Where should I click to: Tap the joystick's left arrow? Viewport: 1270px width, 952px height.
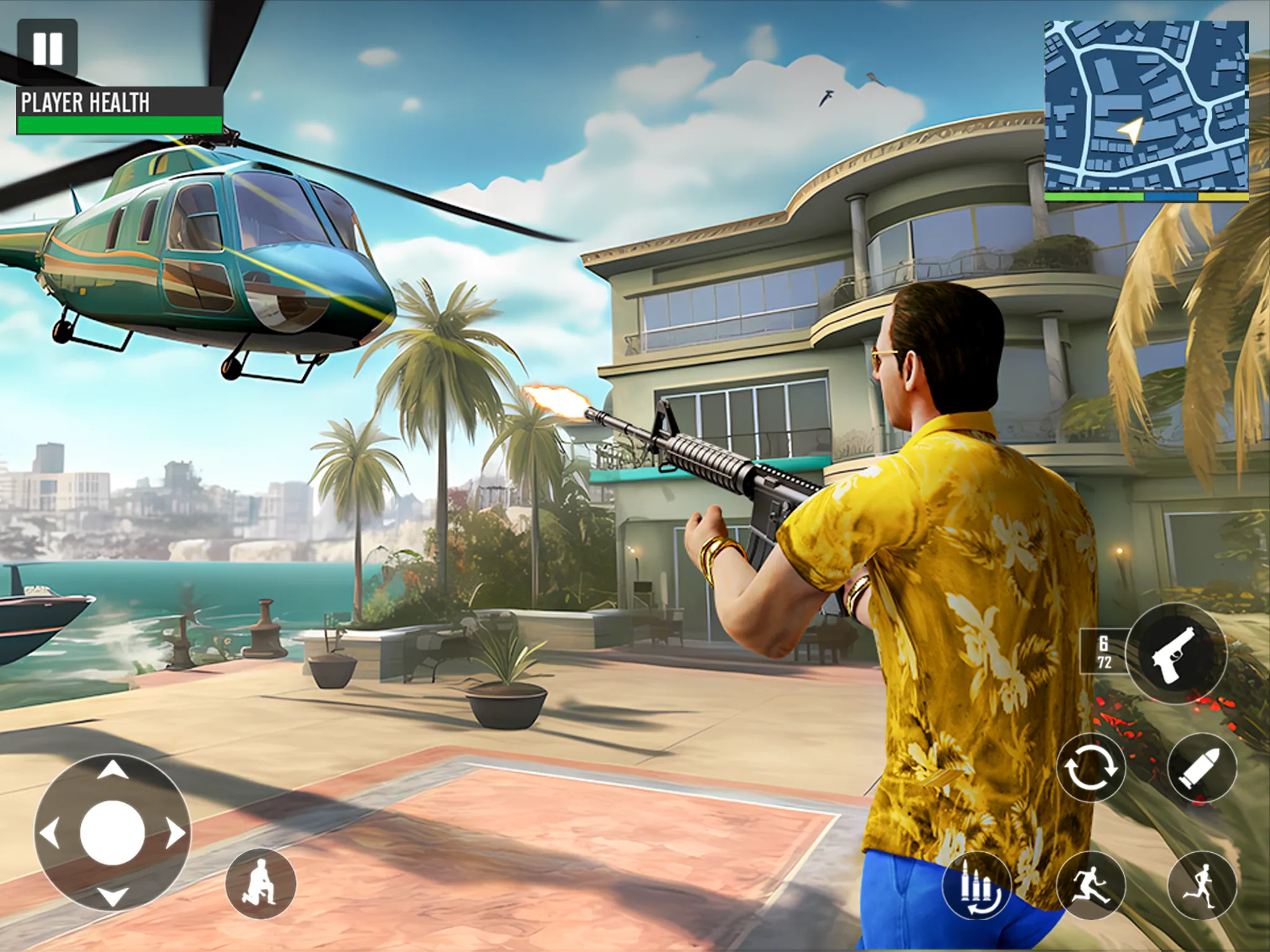50,834
